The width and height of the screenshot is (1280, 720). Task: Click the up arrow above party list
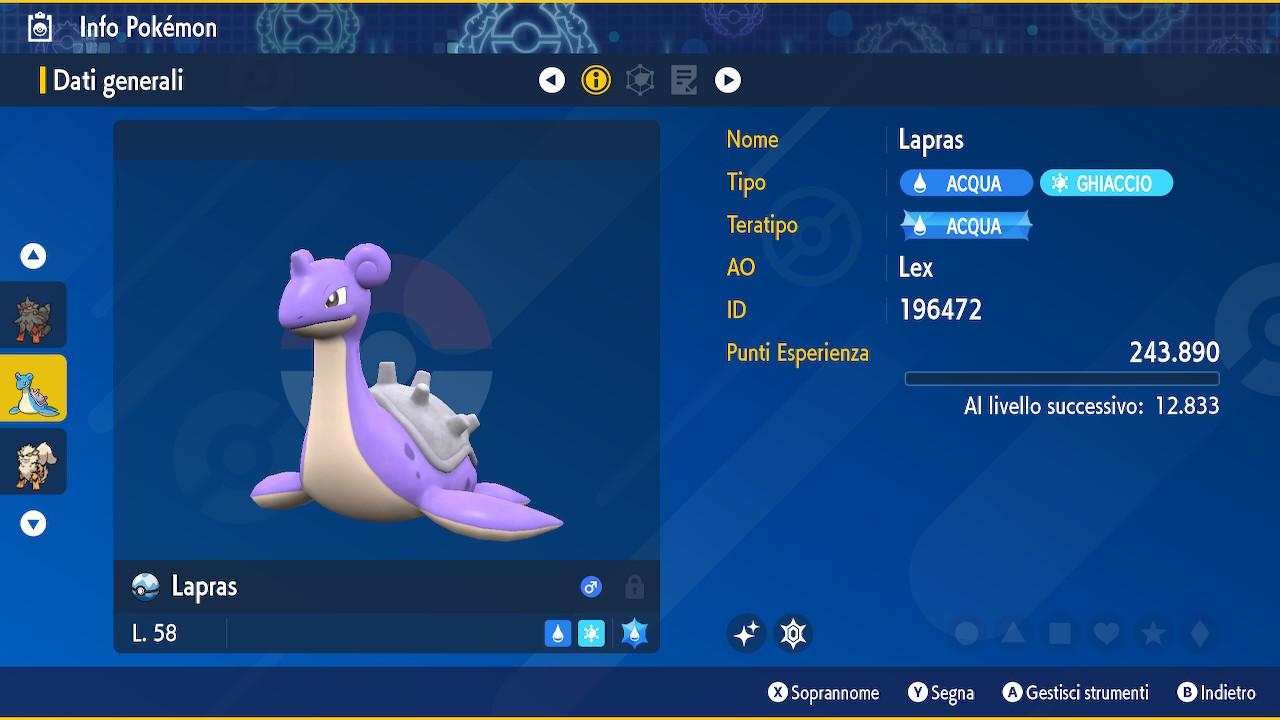tap(33, 256)
